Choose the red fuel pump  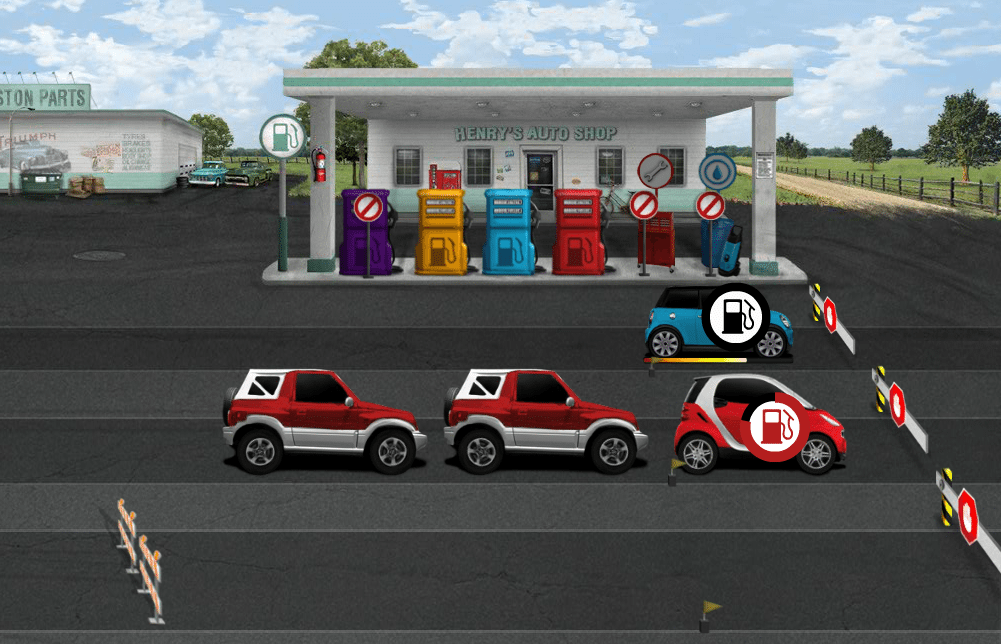(x=578, y=232)
